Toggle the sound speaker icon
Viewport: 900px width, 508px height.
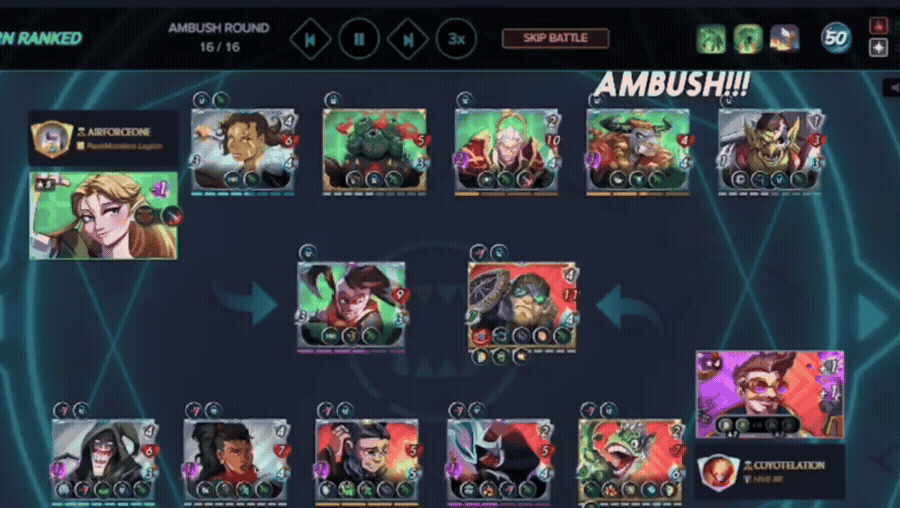click(x=891, y=88)
